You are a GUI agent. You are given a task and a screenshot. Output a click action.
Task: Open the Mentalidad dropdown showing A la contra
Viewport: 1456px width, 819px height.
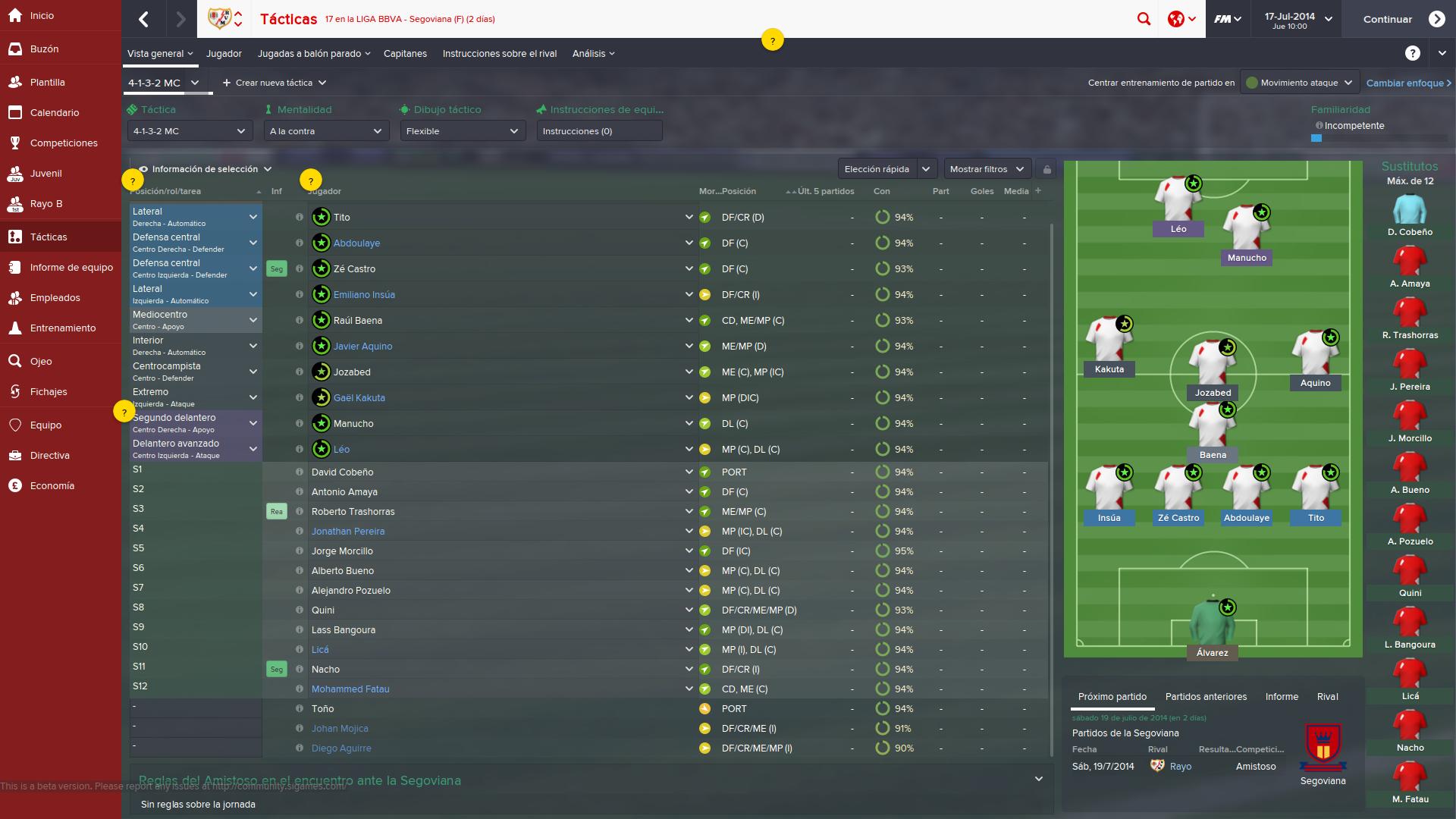pos(325,130)
